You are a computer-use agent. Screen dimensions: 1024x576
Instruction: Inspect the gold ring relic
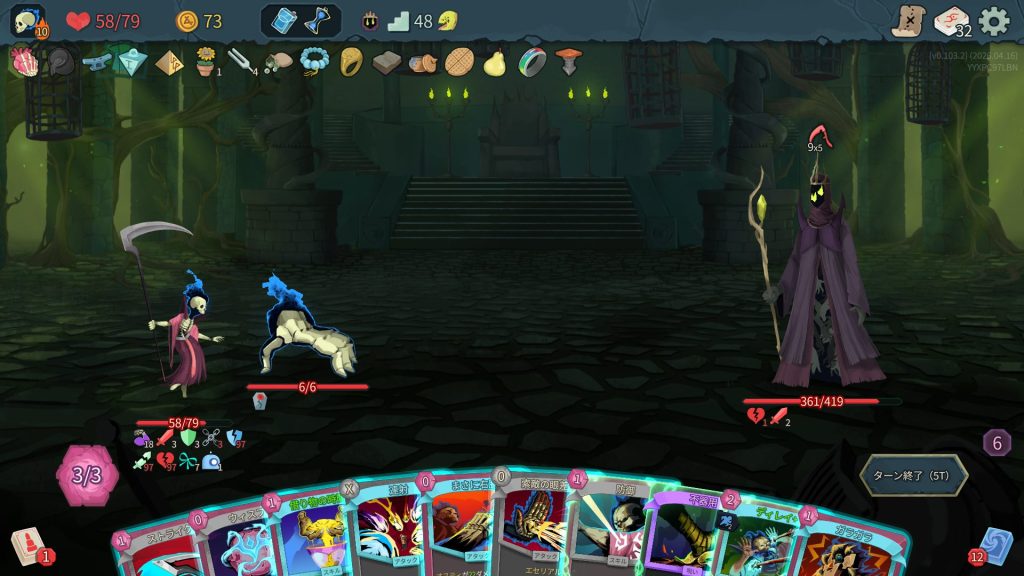[x=351, y=62]
